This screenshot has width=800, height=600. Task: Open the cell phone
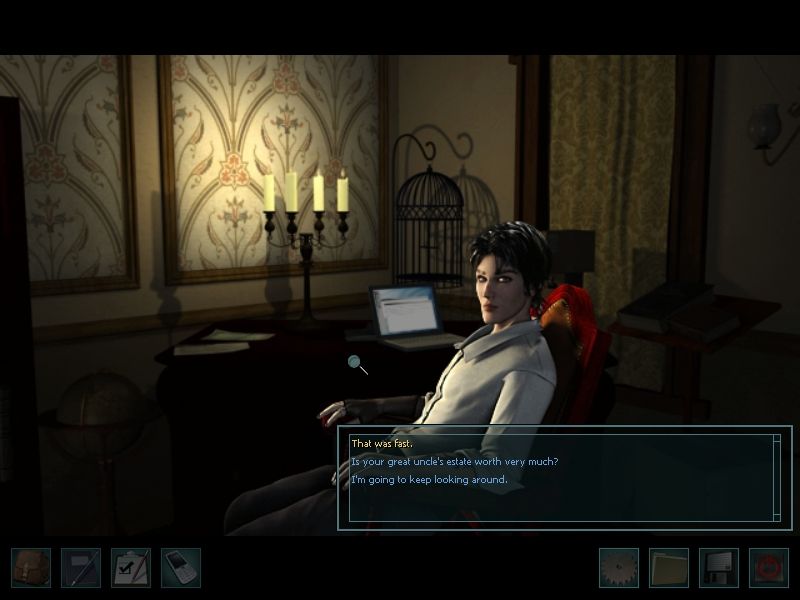(x=181, y=567)
